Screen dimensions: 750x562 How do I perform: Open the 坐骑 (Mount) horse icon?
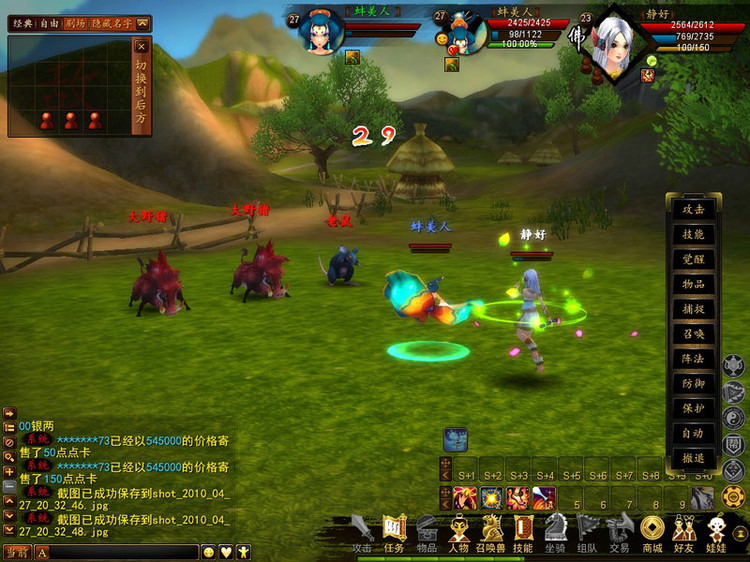555,529
